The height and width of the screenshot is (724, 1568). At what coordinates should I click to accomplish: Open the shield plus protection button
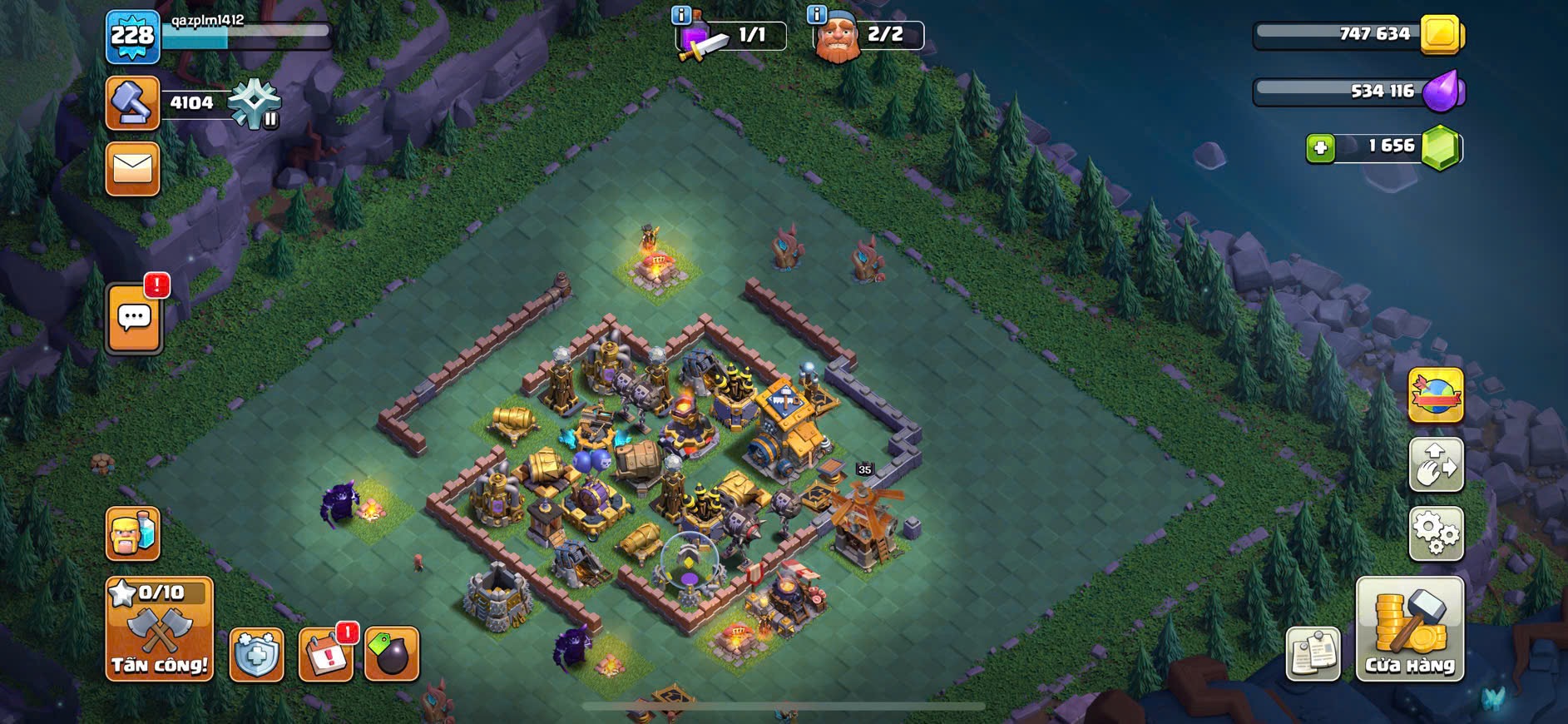(x=256, y=654)
